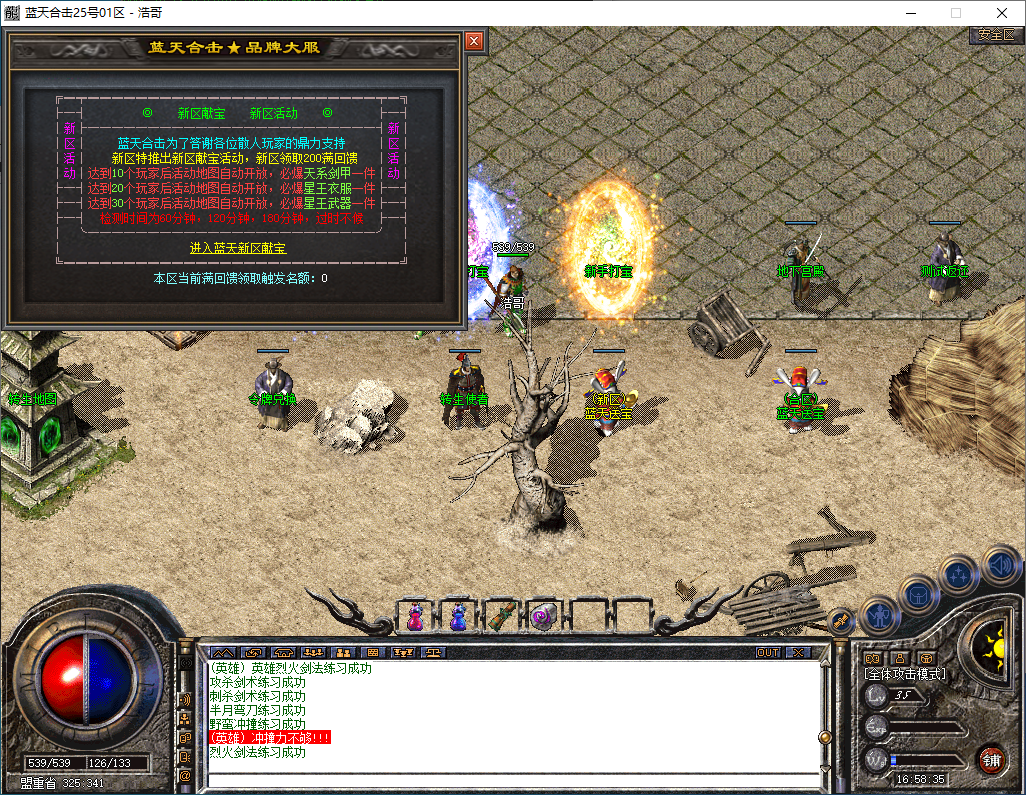Click the 安全区 label in top corner
The width and height of the screenshot is (1026, 795).
(x=996, y=35)
